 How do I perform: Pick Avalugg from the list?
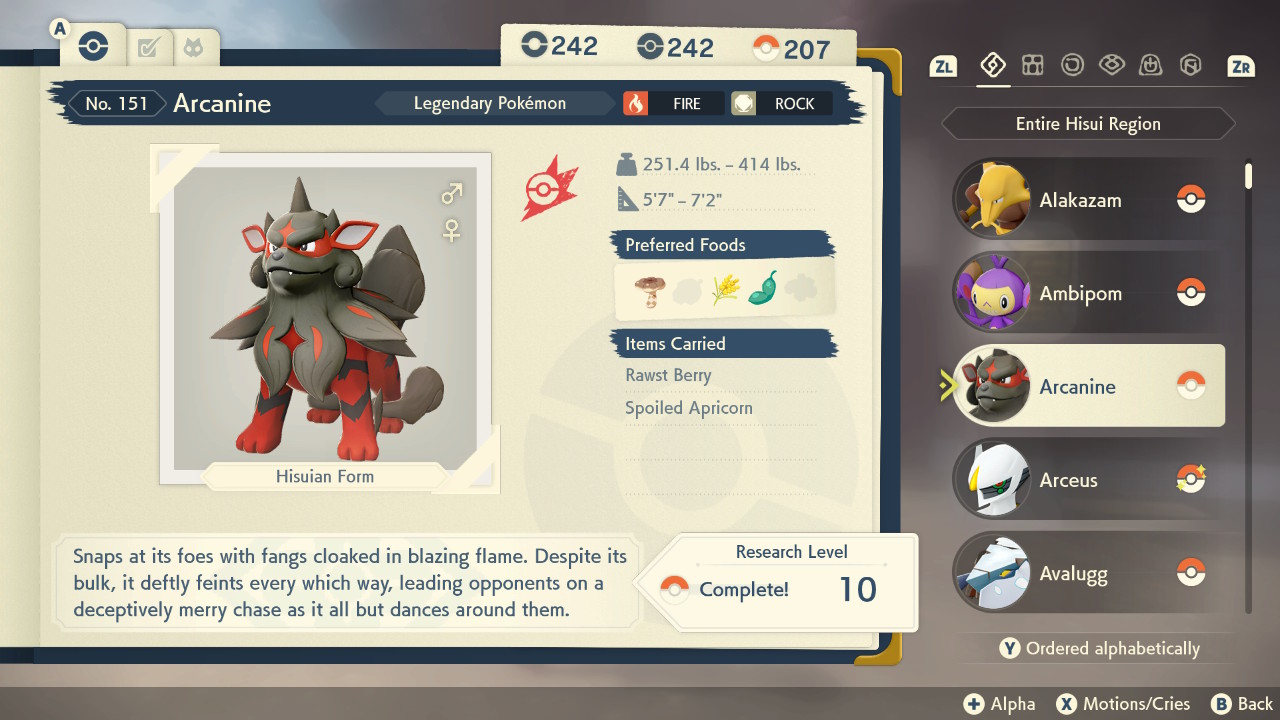pos(1088,574)
